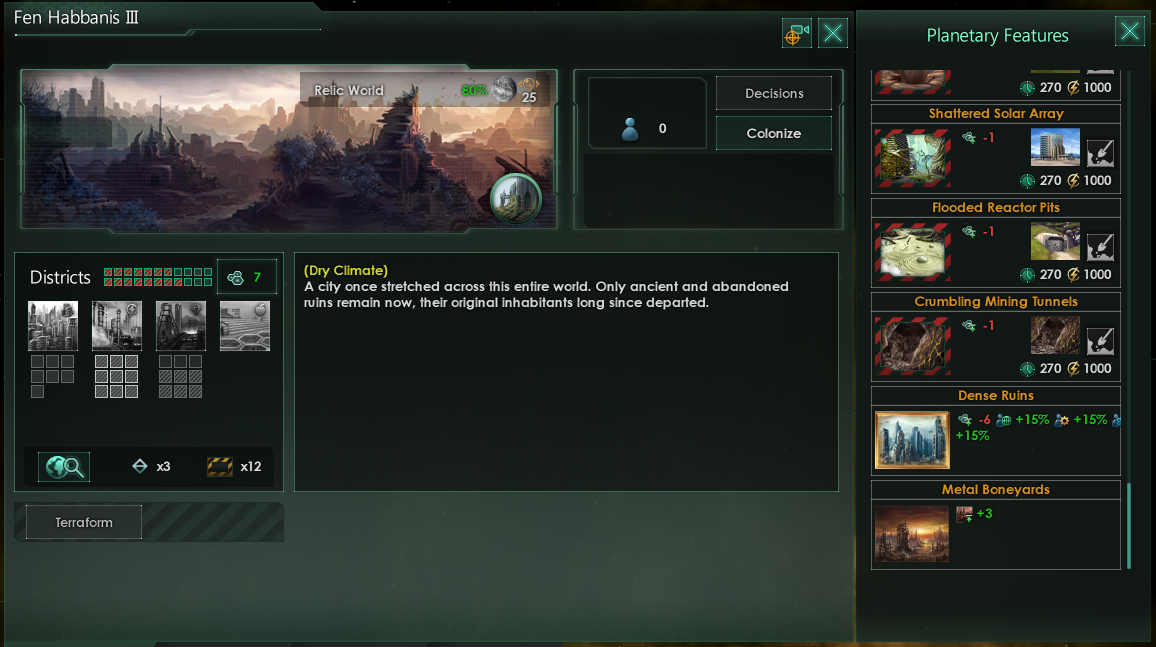Image resolution: width=1156 pixels, height=647 pixels.
Task: Open the Terraform option
Action: click(84, 522)
